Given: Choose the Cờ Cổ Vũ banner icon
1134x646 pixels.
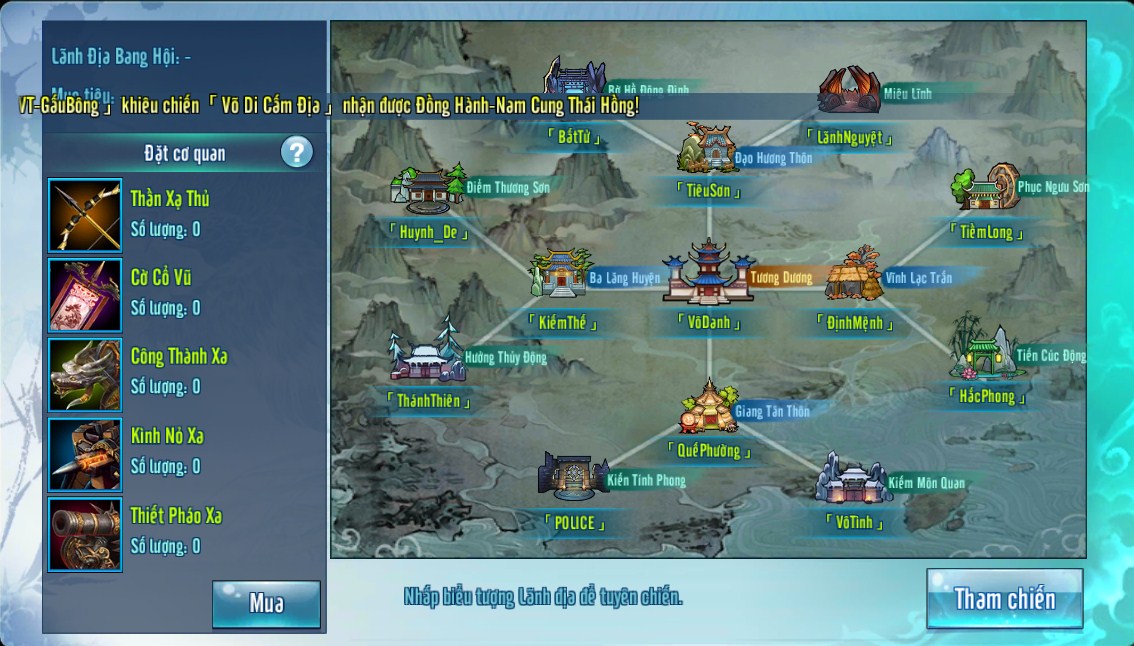Looking at the screenshot, I should coord(85,295).
